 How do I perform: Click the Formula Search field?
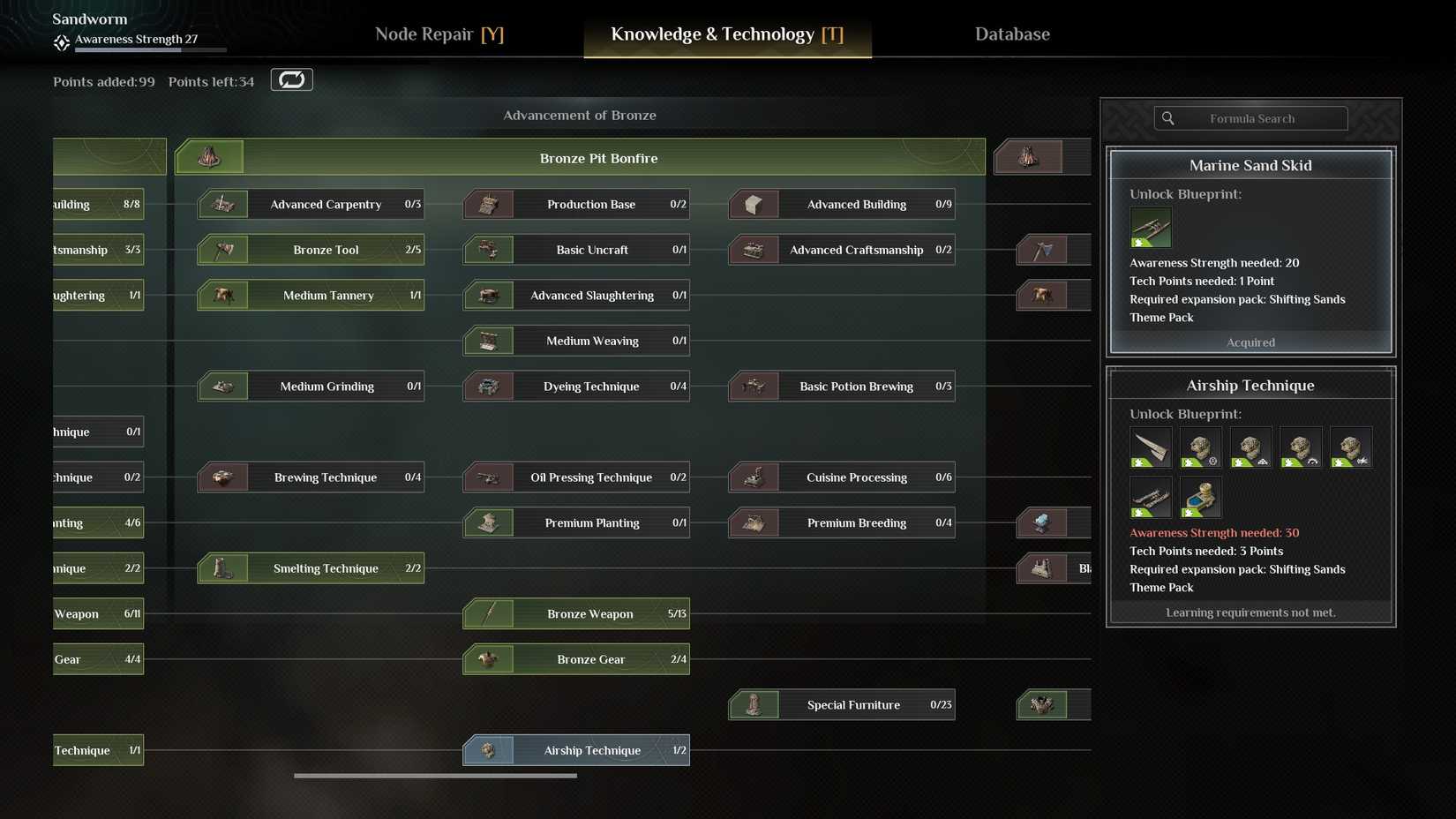(1250, 117)
